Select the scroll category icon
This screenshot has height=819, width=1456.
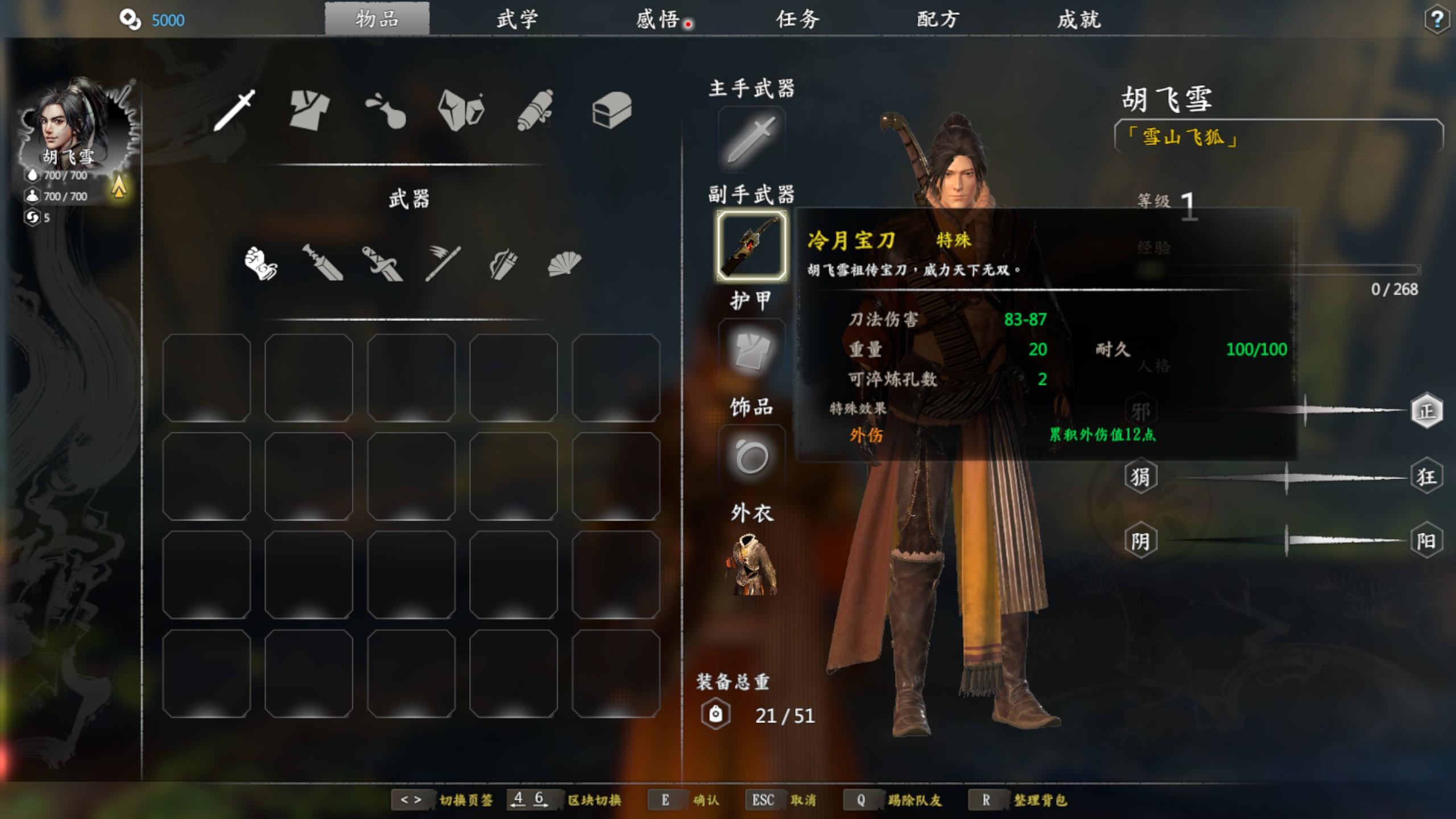pyautogui.click(x=535, y=110)
